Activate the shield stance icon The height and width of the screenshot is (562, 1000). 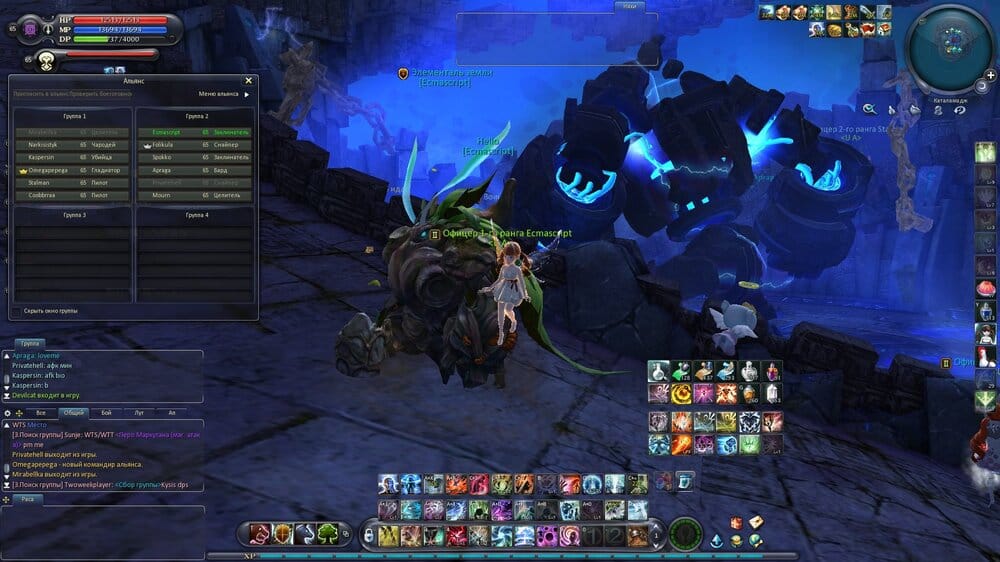point(283,534)
